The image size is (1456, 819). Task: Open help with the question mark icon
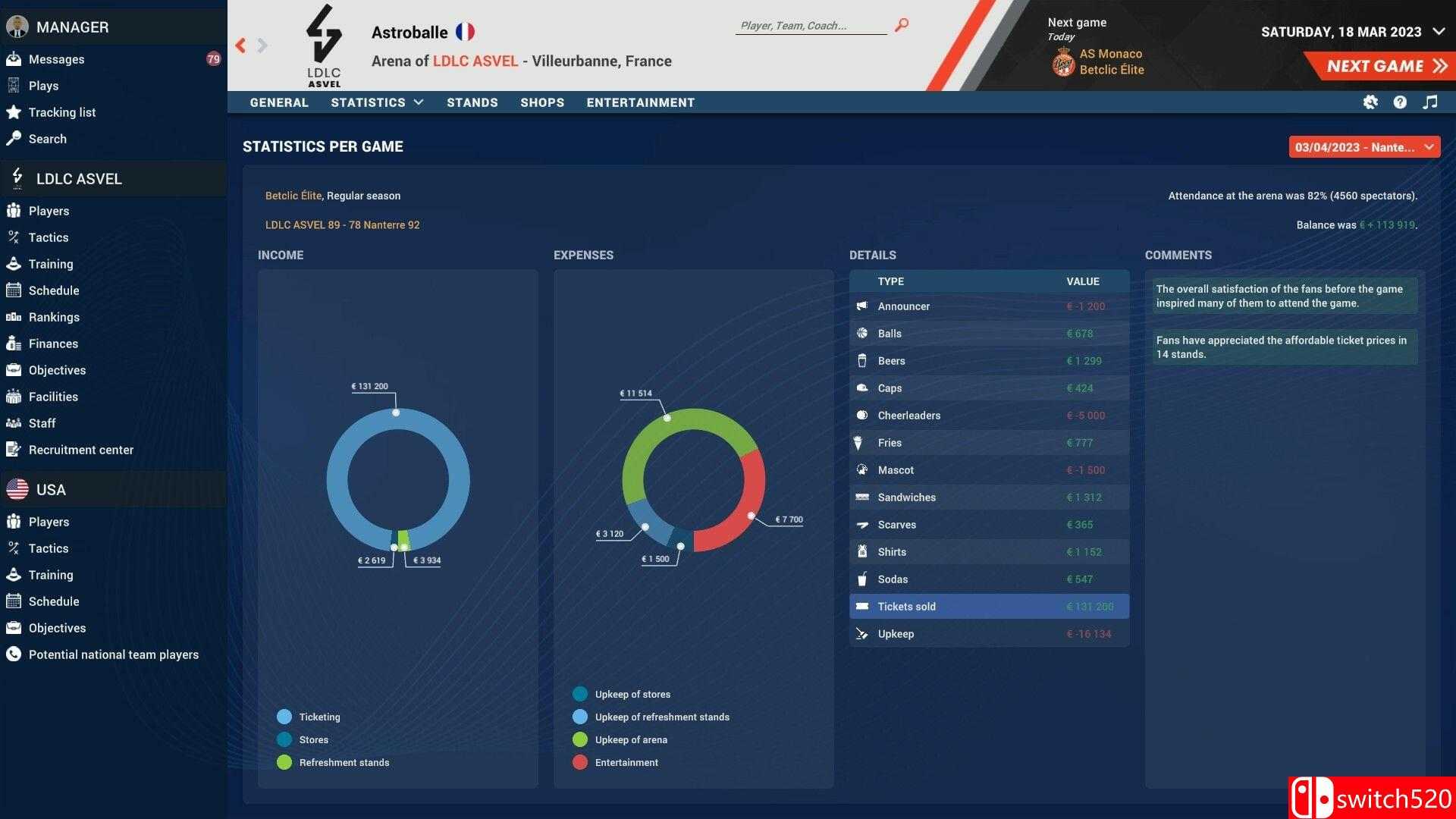(1400, 102)
